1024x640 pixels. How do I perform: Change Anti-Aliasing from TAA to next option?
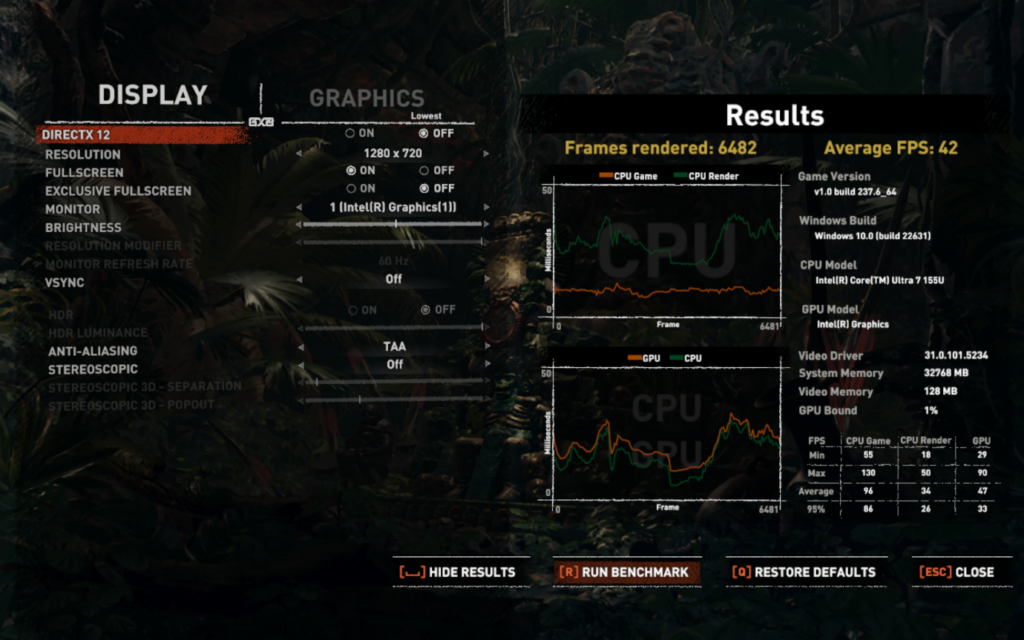[487, 347]
